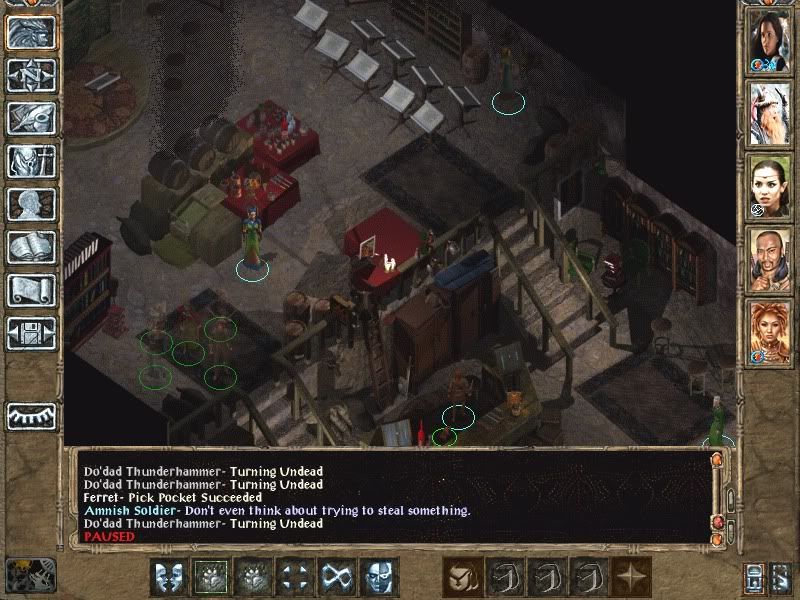The image size is (800, 600).
Task: Open the inventory armored figure button
Action: coord(31,161)
